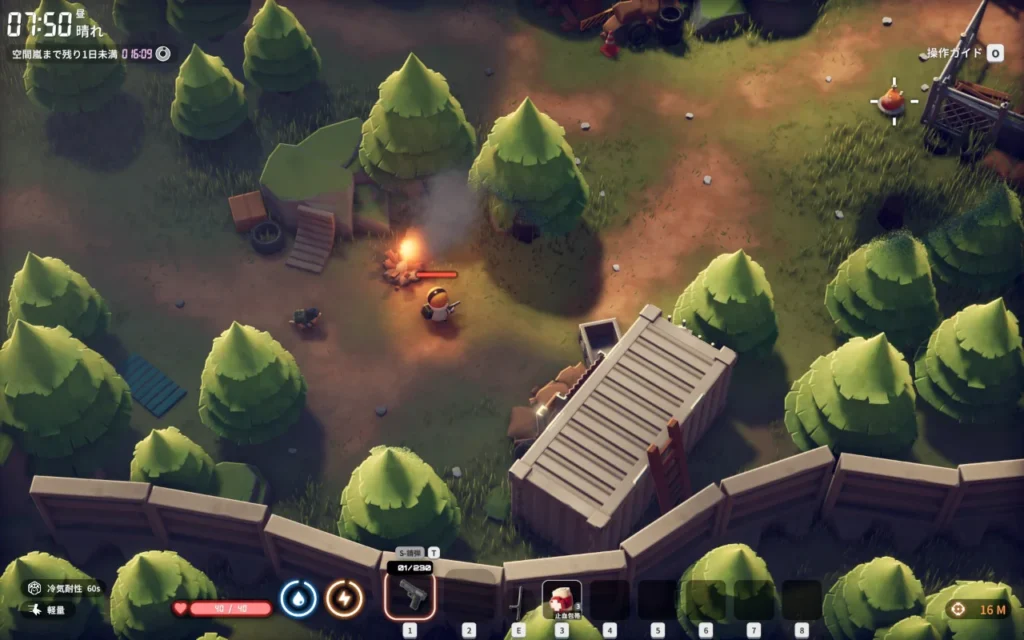Use the bandage item in the hotbar
This screenshot has height=640, width=1024.
click(x=561, y=599)
